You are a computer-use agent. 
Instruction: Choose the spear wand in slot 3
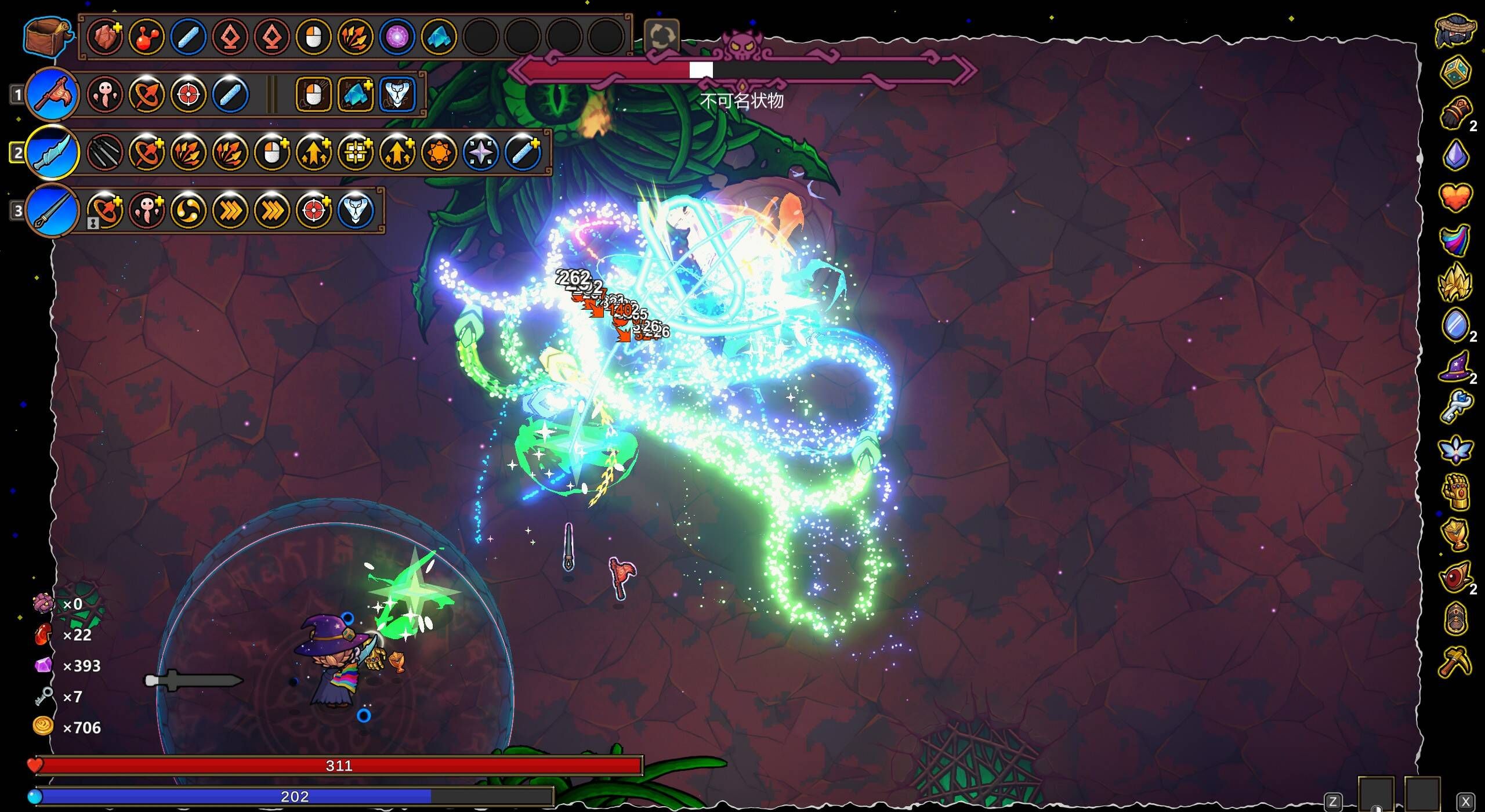52,211
